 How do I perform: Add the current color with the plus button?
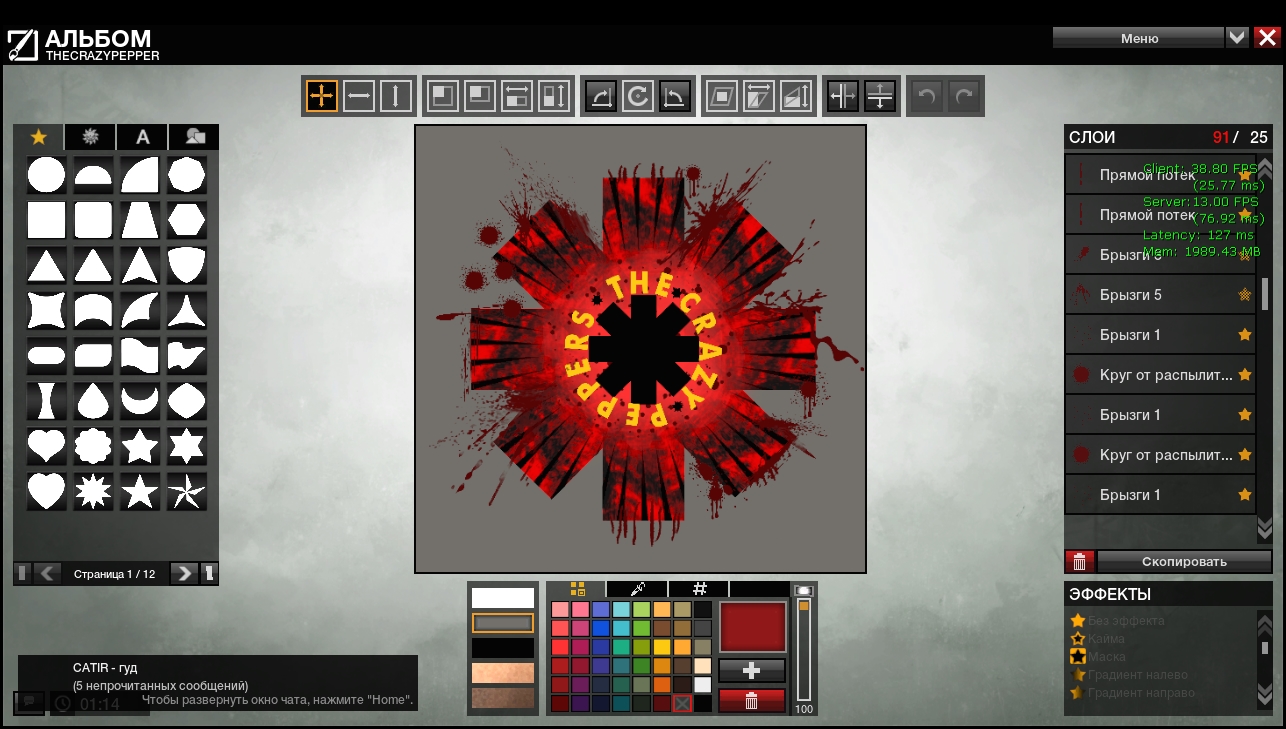click(752, 671)
